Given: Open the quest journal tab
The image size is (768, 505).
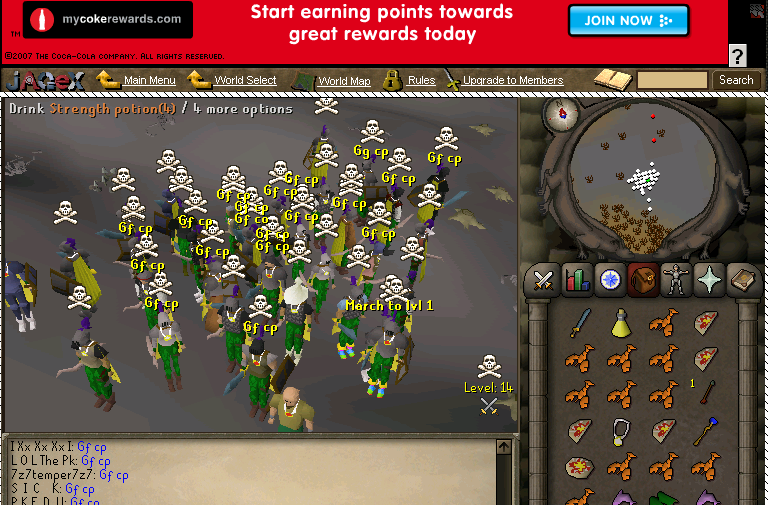Looking at the screenshot, I should point(610,281).
